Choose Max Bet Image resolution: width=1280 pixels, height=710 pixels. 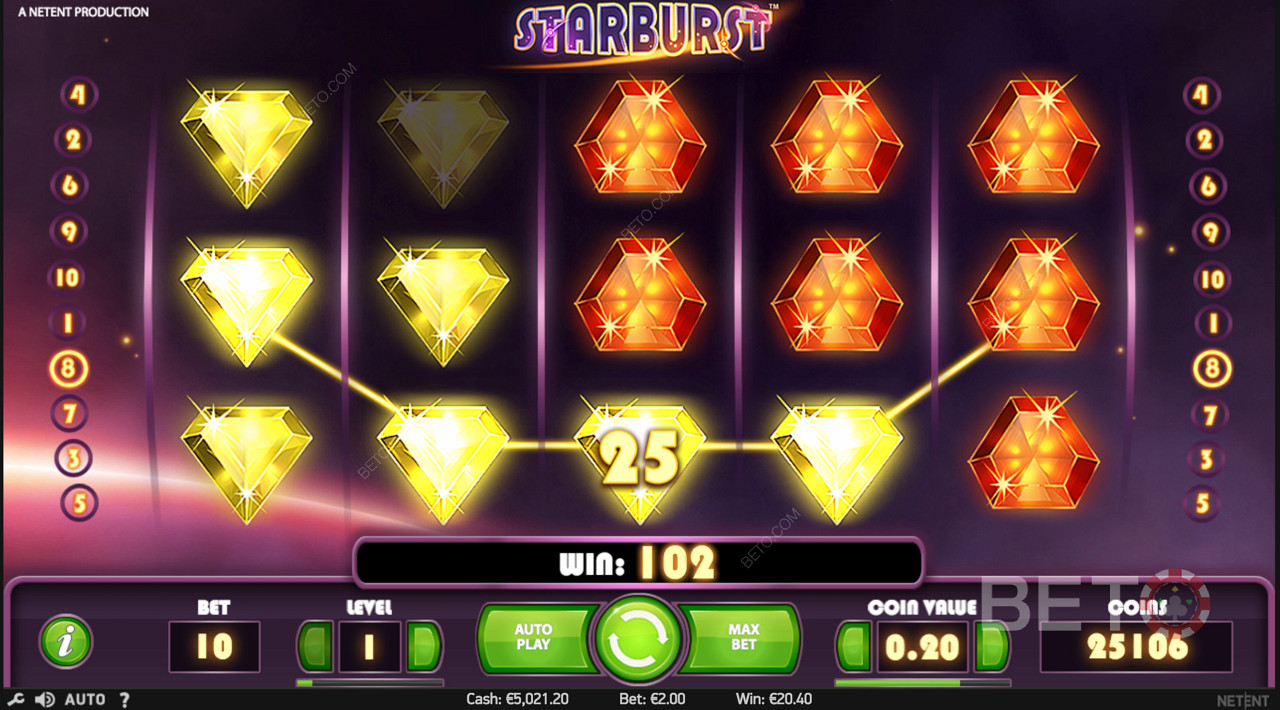coord(744,637)
